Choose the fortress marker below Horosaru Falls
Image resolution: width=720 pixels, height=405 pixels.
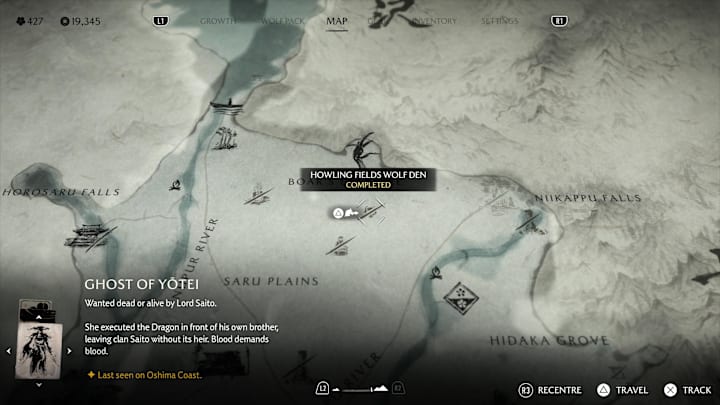pyautogui.click(x=88, y=235)
